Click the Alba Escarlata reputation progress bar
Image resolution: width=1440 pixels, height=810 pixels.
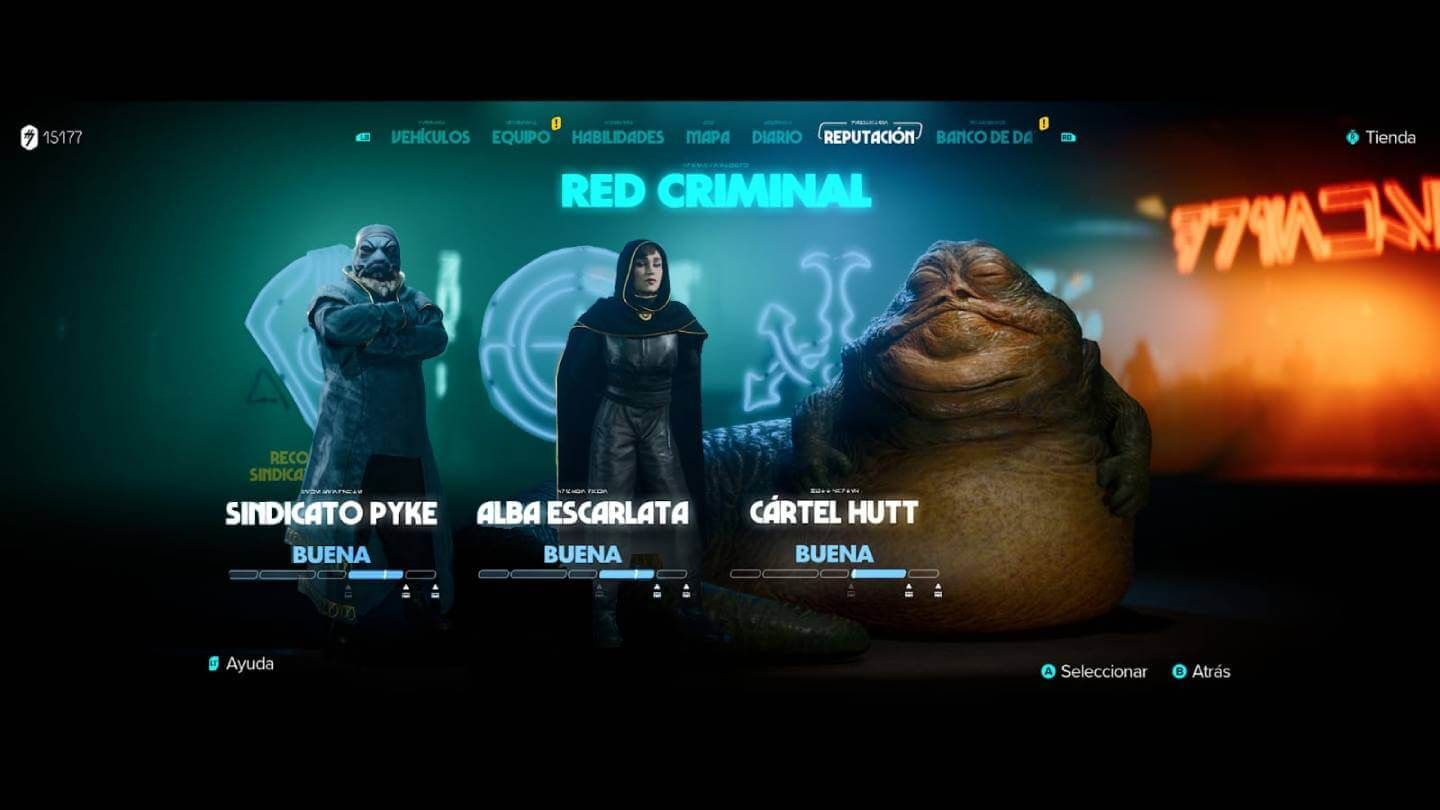583,575
